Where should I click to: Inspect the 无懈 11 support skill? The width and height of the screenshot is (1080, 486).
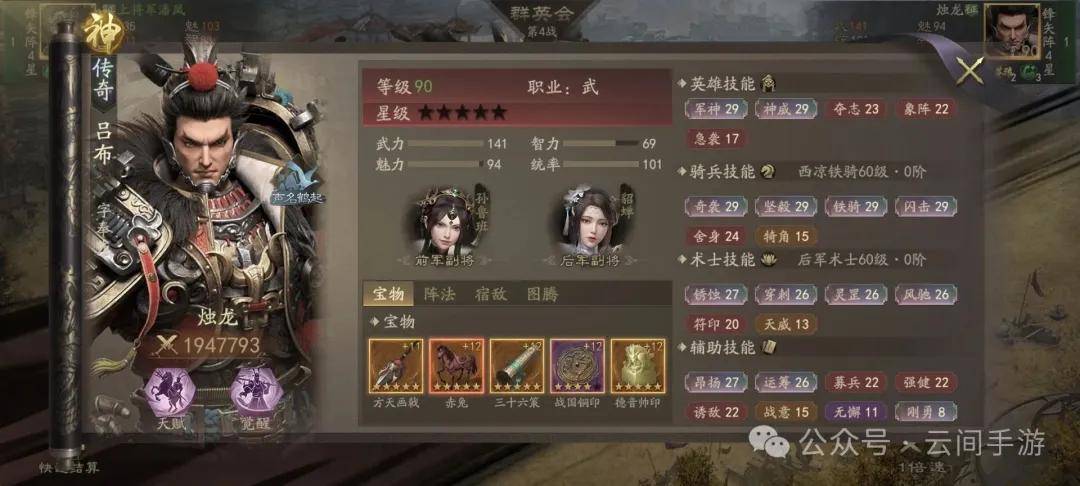tap(854, 411)
